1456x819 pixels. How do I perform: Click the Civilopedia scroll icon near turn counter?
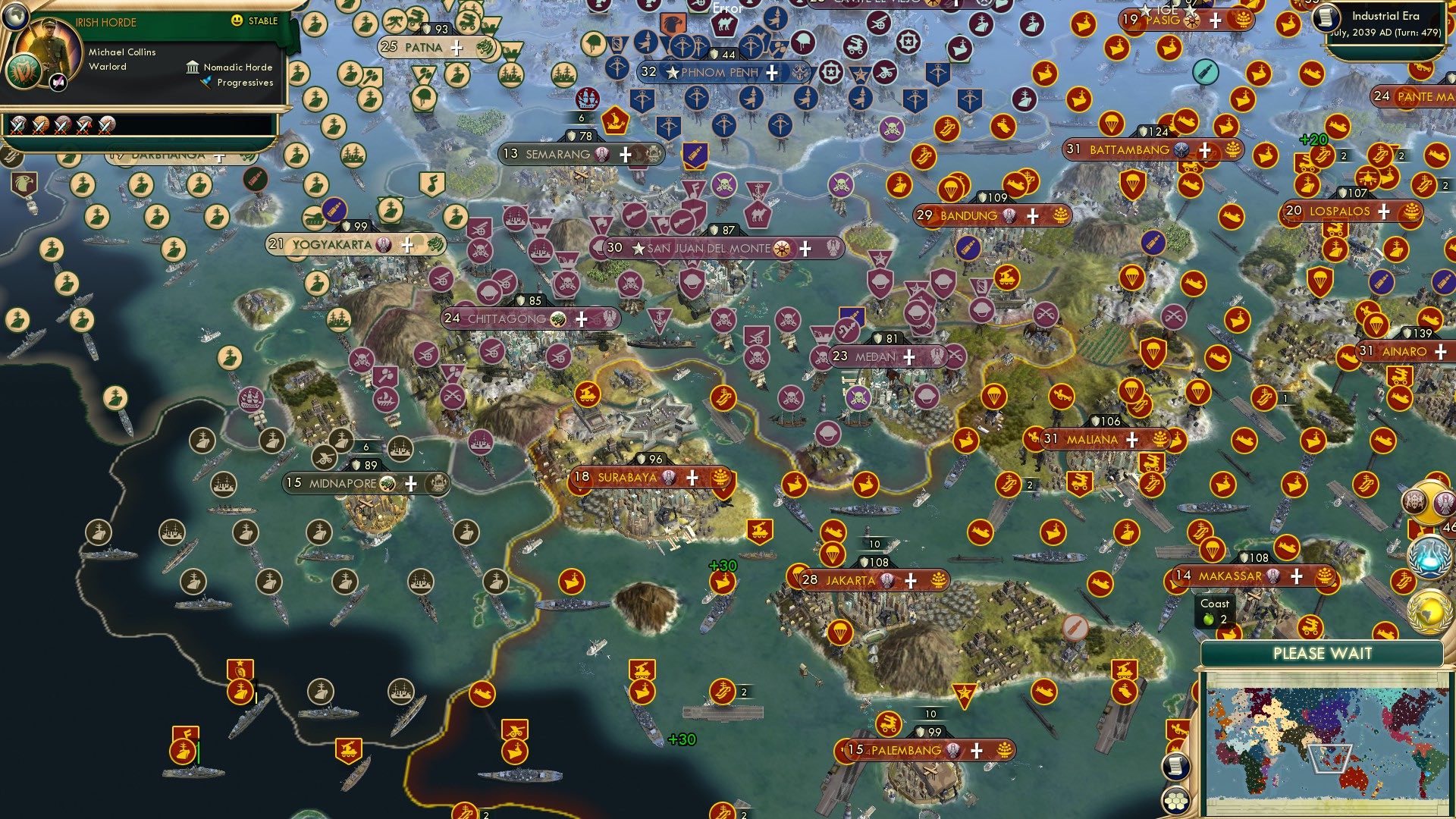click(x=1326, y=17)
